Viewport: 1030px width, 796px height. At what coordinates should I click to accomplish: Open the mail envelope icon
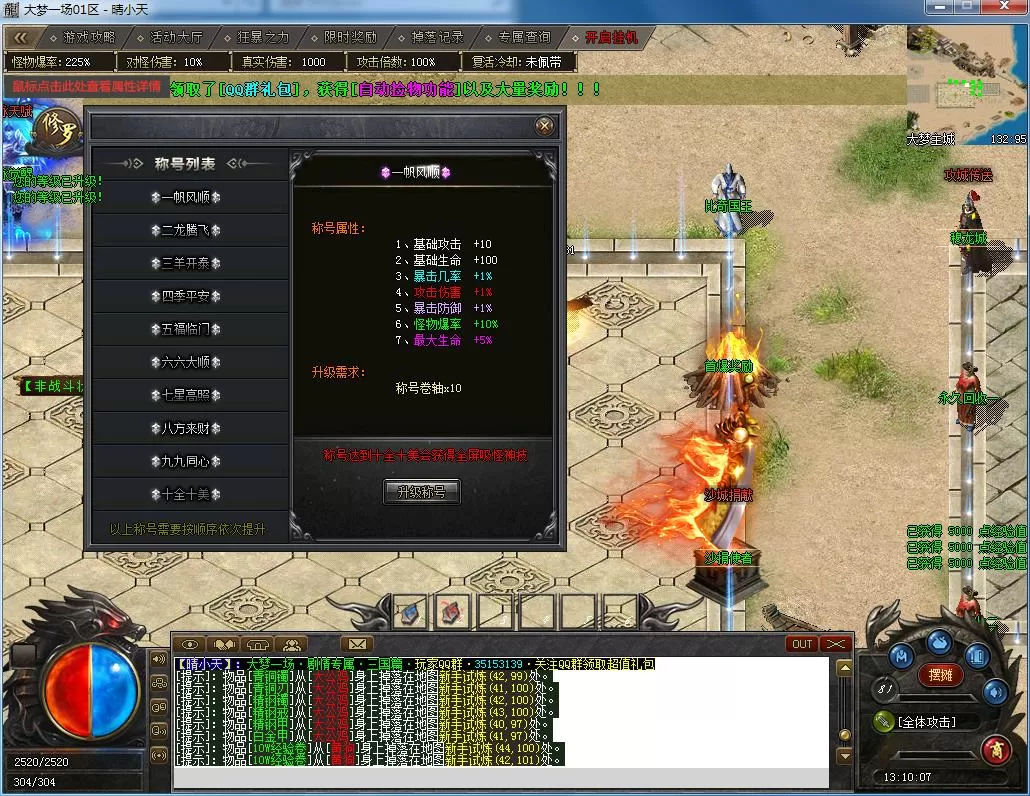coord(356,644)
